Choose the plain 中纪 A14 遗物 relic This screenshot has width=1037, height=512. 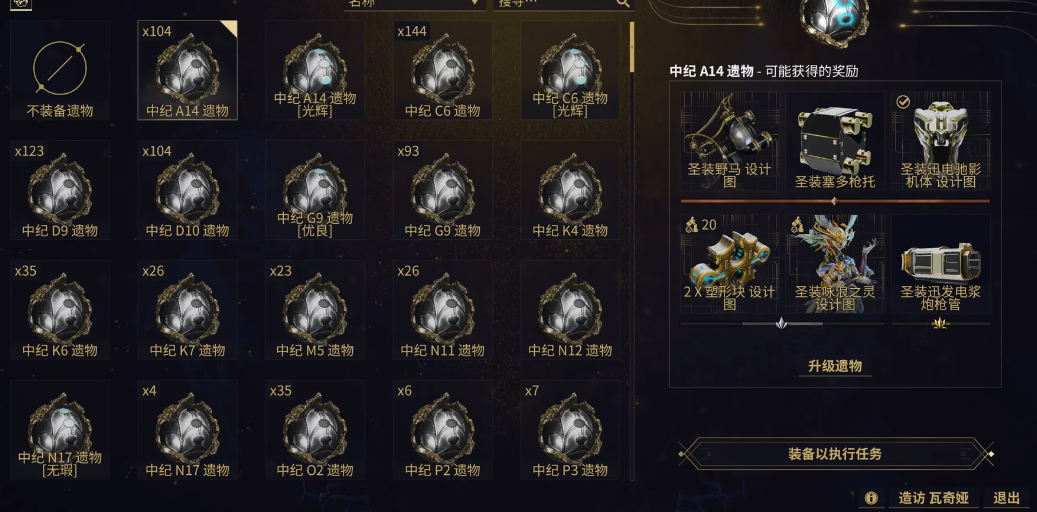(187, 71)
